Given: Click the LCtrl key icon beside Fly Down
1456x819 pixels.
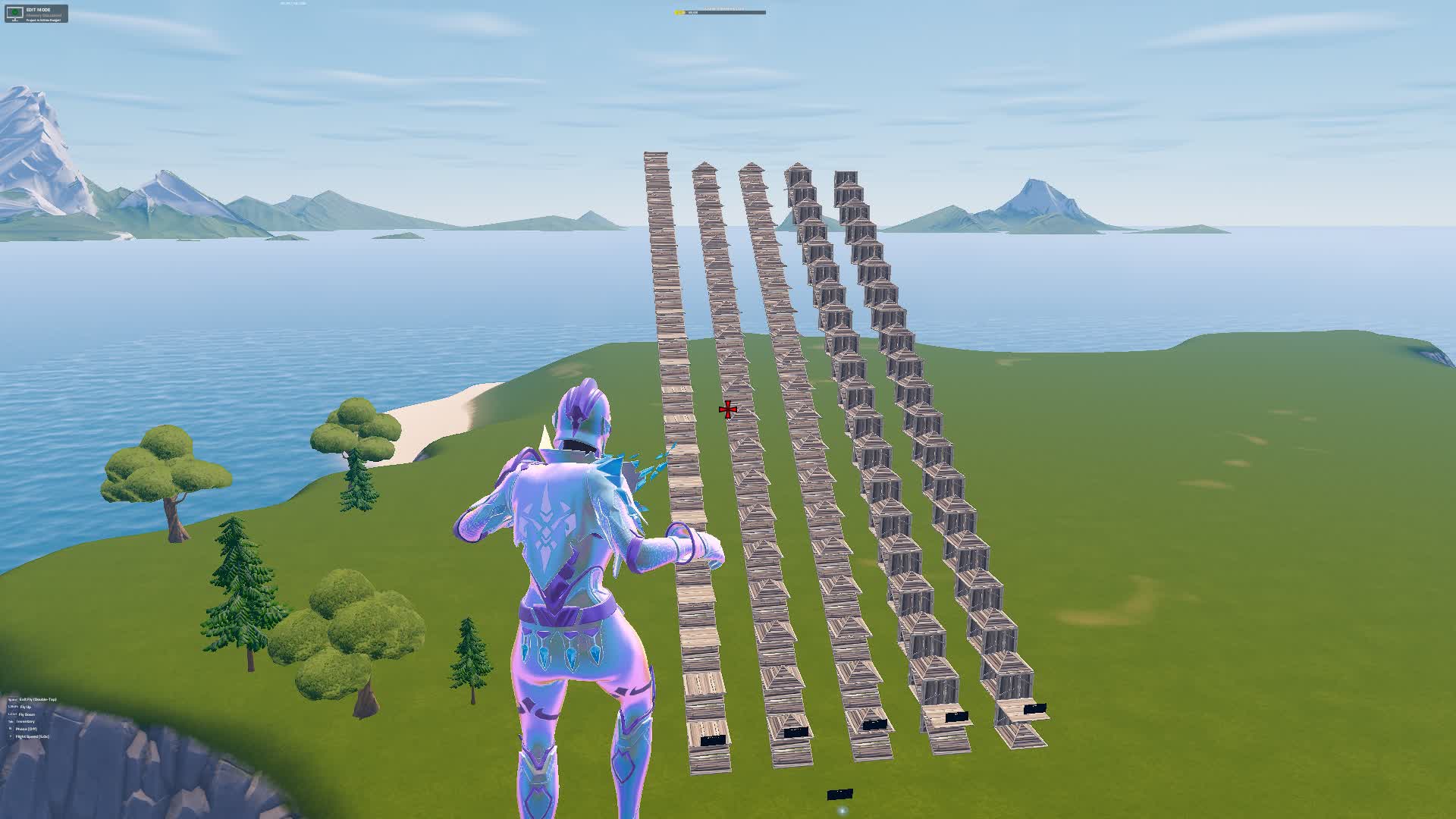Looking at the screenshot, I should coord(11,714).
